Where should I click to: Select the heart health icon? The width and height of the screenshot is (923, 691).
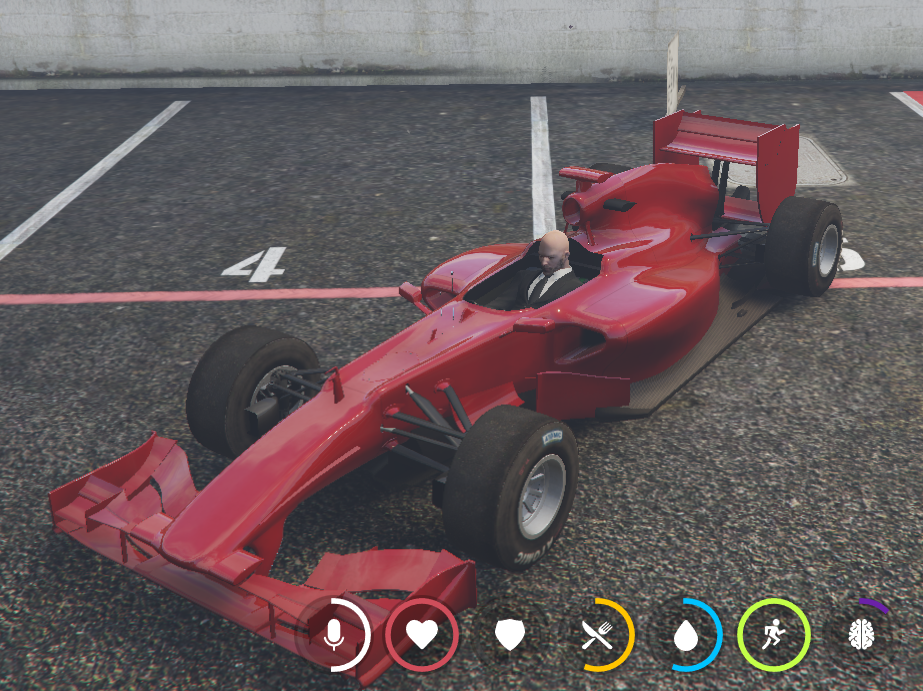click(422, 634)
